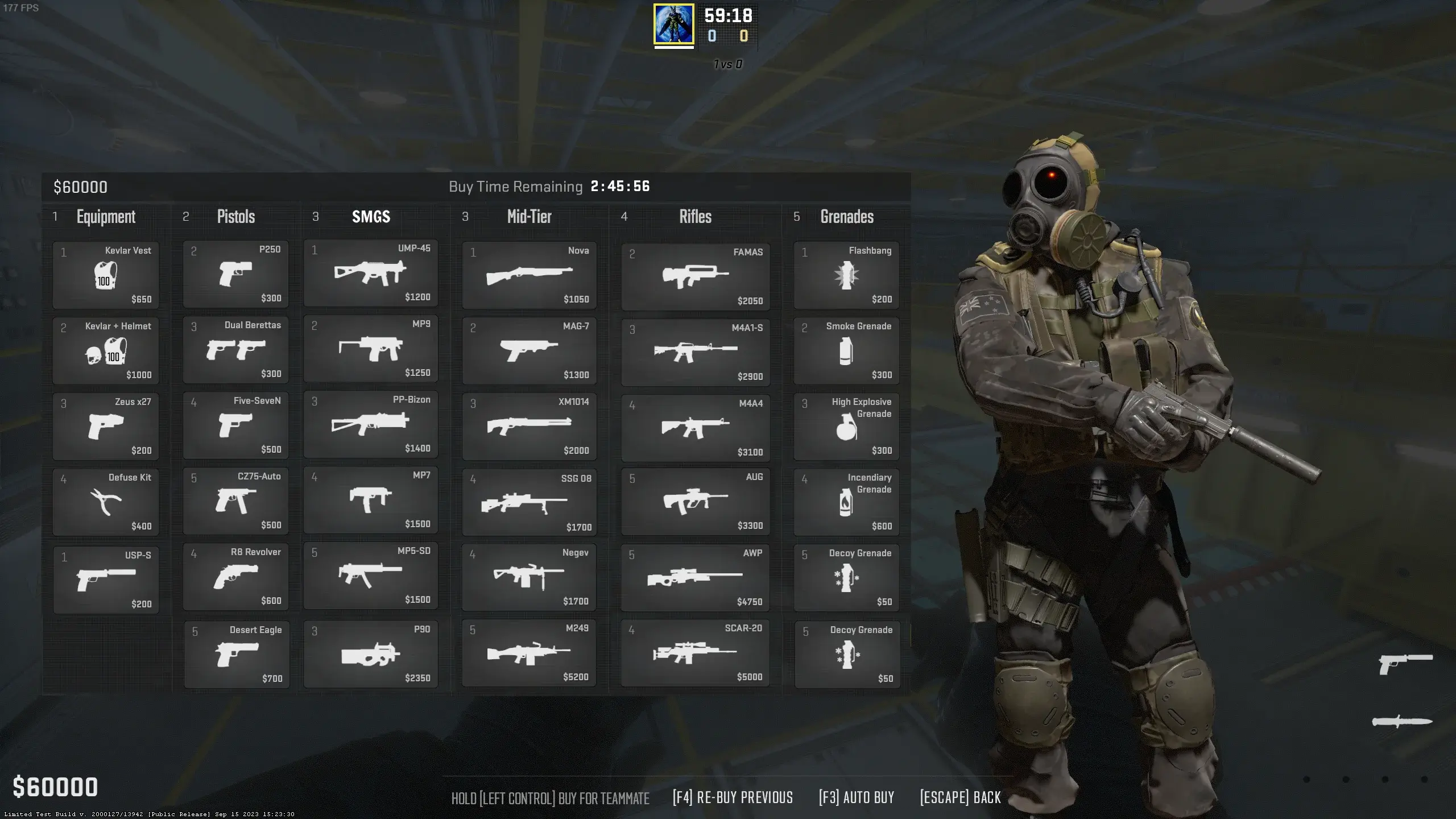This screenshot has height=819, width=1456.
Task: Buy a Defuse Kit
Action: 106,502
